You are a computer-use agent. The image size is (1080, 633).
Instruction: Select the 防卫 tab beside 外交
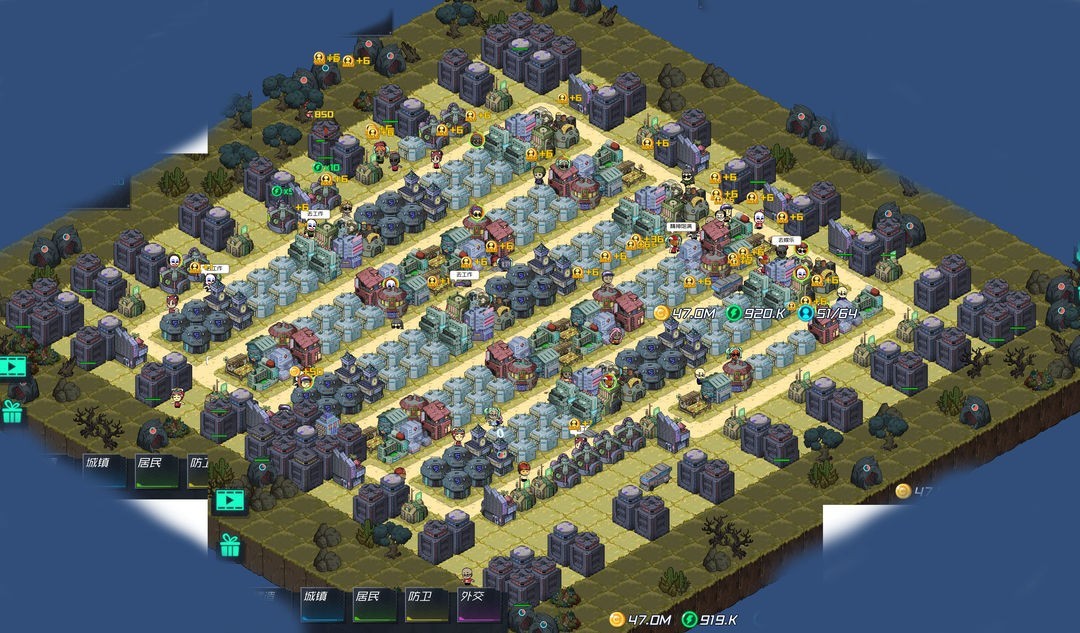coord(420,597)
